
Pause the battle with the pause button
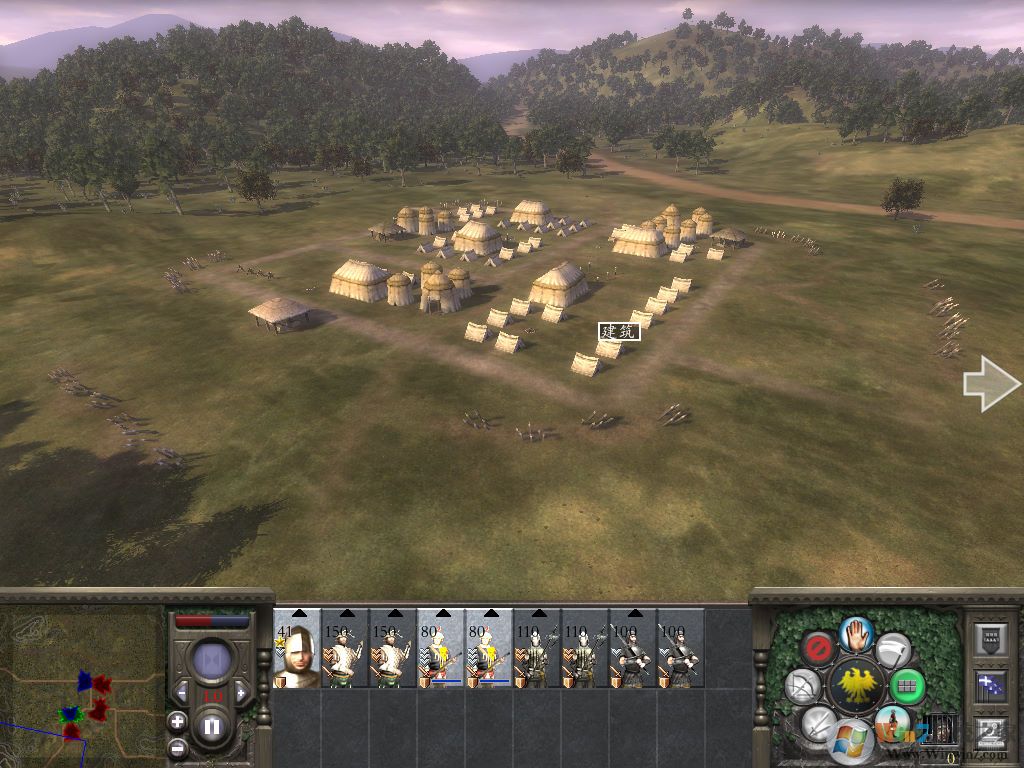tap(213, 727)
